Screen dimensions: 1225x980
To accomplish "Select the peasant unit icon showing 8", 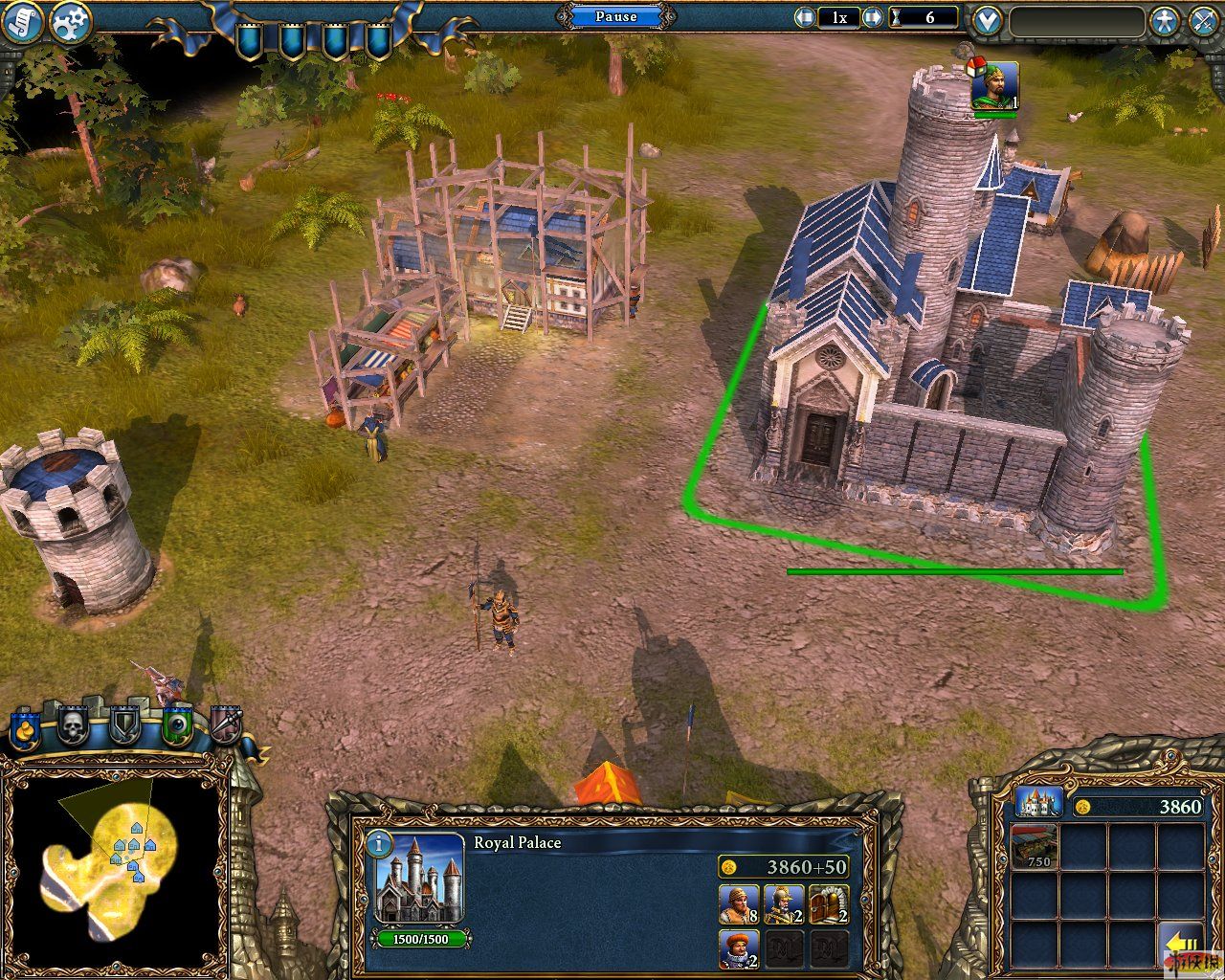I will click(738, 904).
